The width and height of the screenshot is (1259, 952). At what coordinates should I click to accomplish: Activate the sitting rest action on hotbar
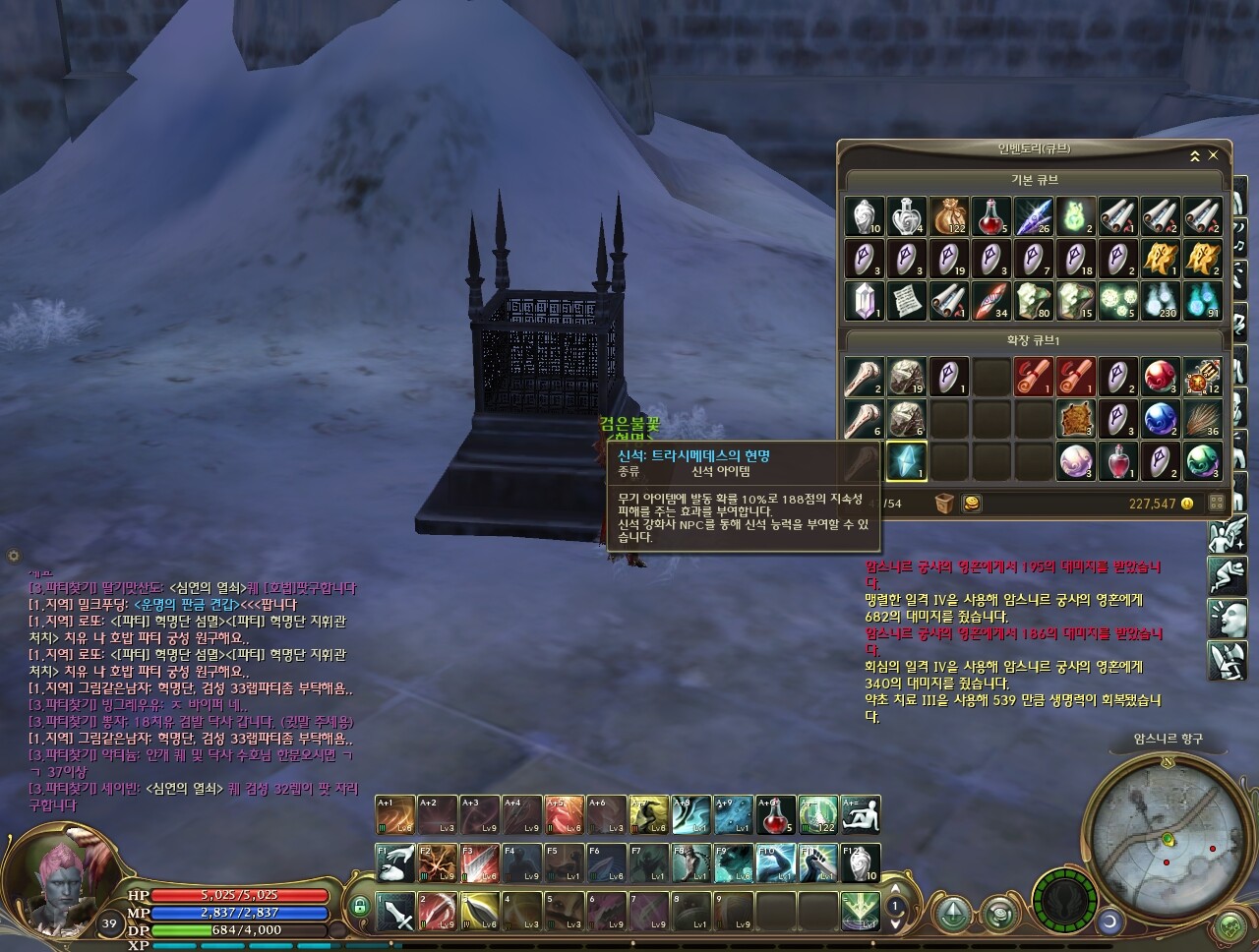[862, 815]
